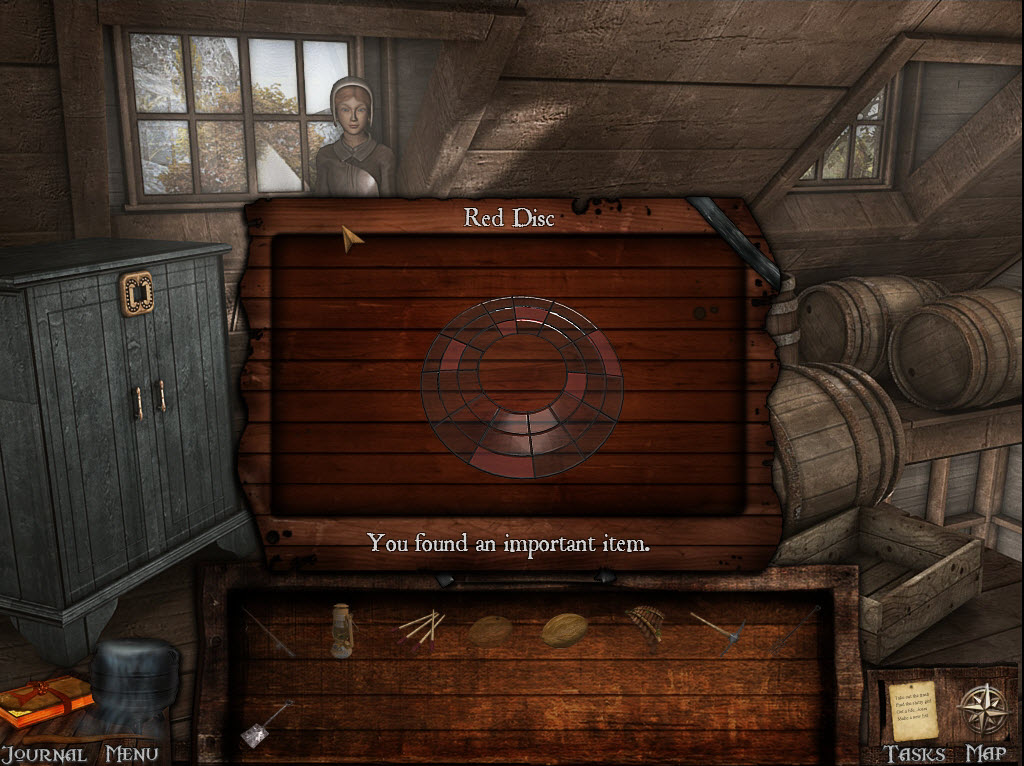Click the Menu text label
Viewport: 1024px width, 766px height.
click(x=132, y=754)
